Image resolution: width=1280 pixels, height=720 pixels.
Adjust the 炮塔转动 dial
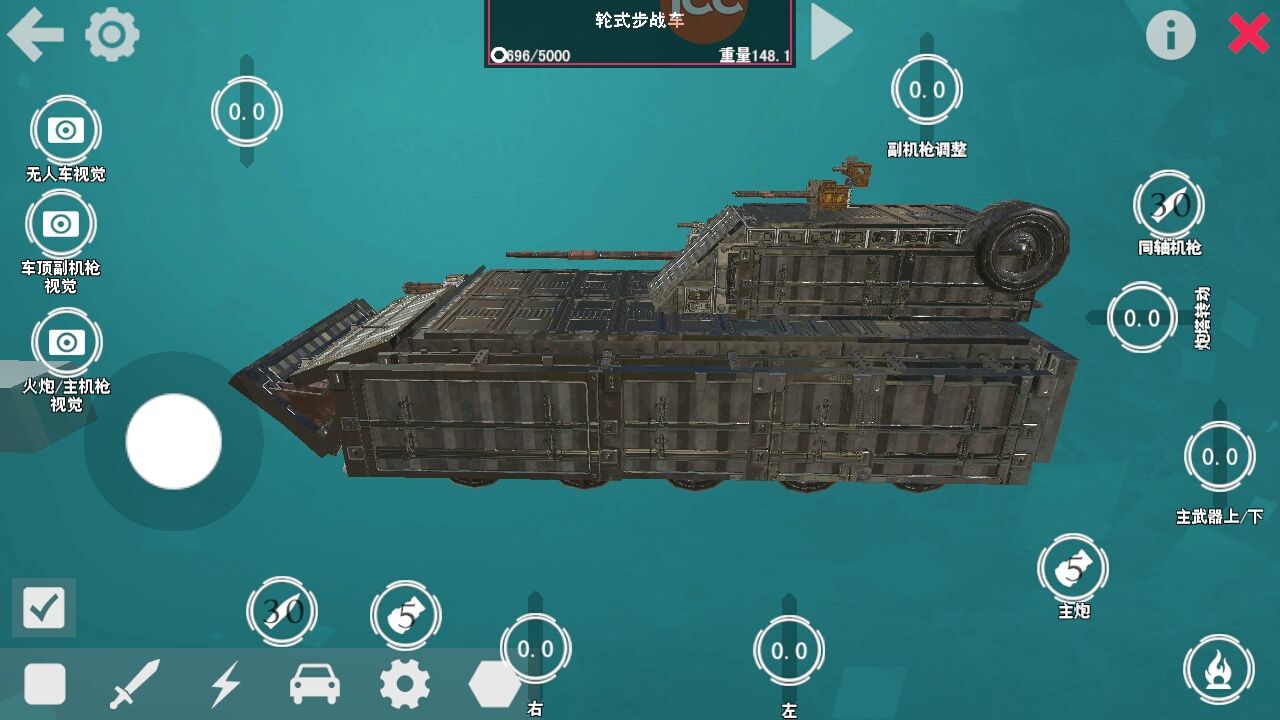coord(1140,318)
